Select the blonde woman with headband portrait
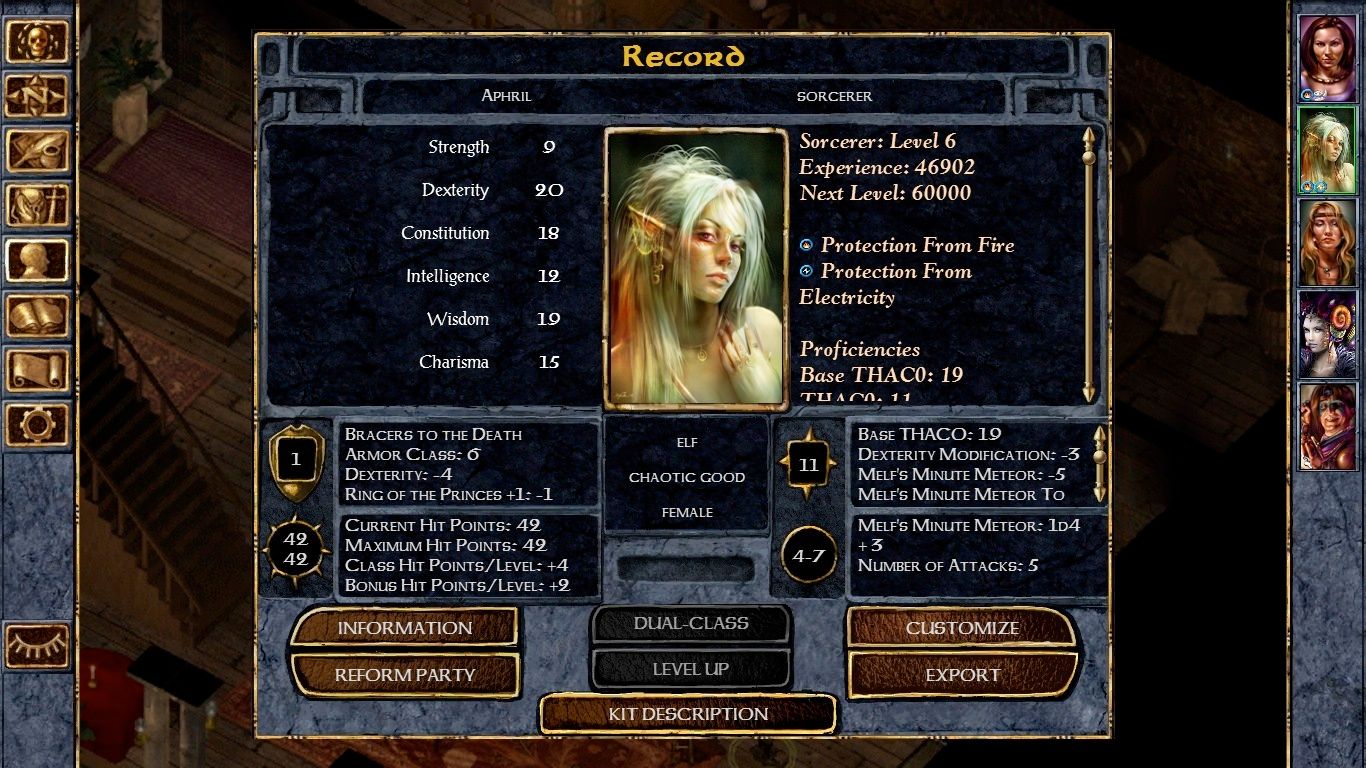Viewport: 1366px width, 768px height. coord(1327,241)
